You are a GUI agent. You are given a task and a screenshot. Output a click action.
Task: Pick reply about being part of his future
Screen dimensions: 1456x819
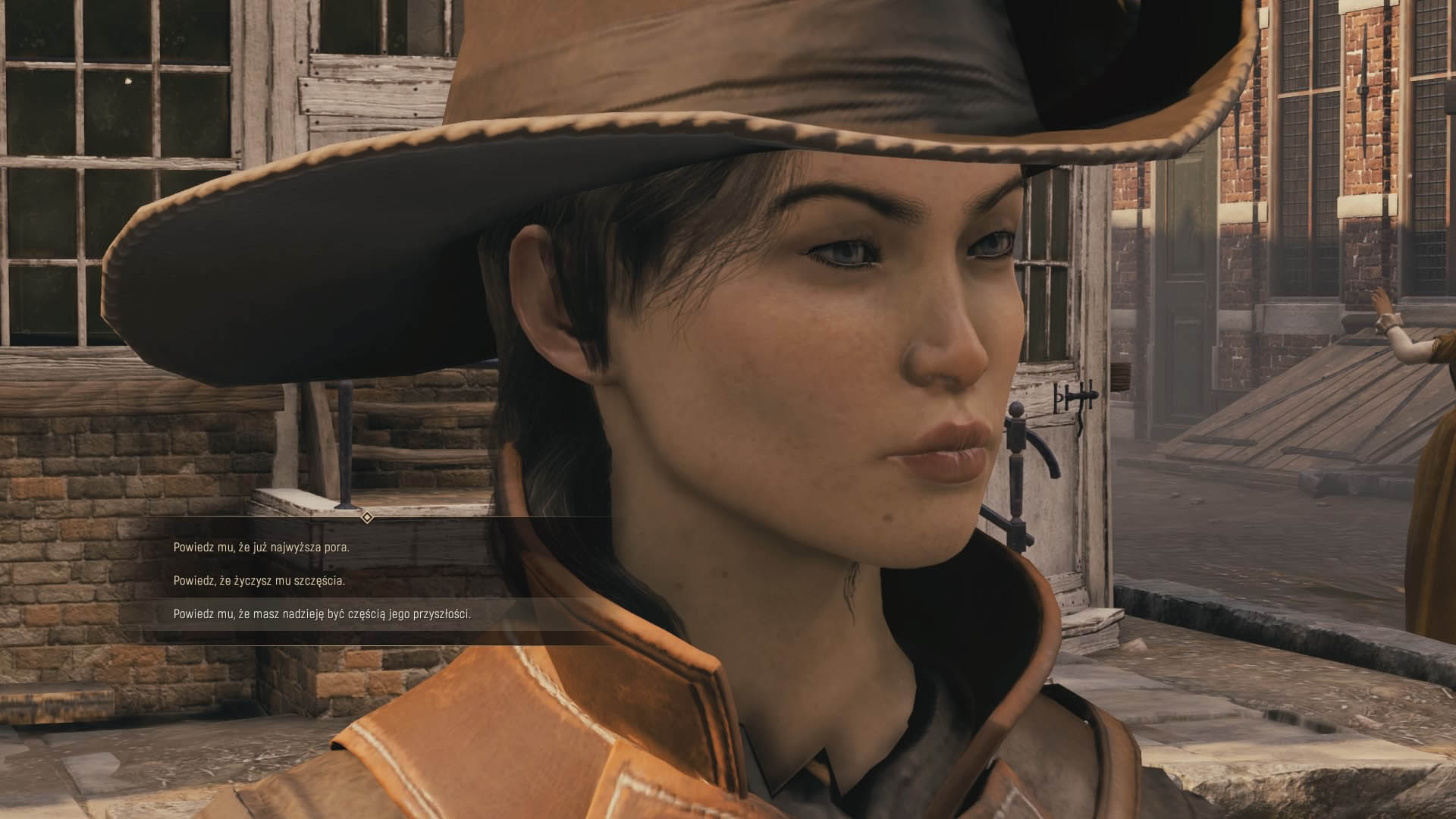point(322,614)
